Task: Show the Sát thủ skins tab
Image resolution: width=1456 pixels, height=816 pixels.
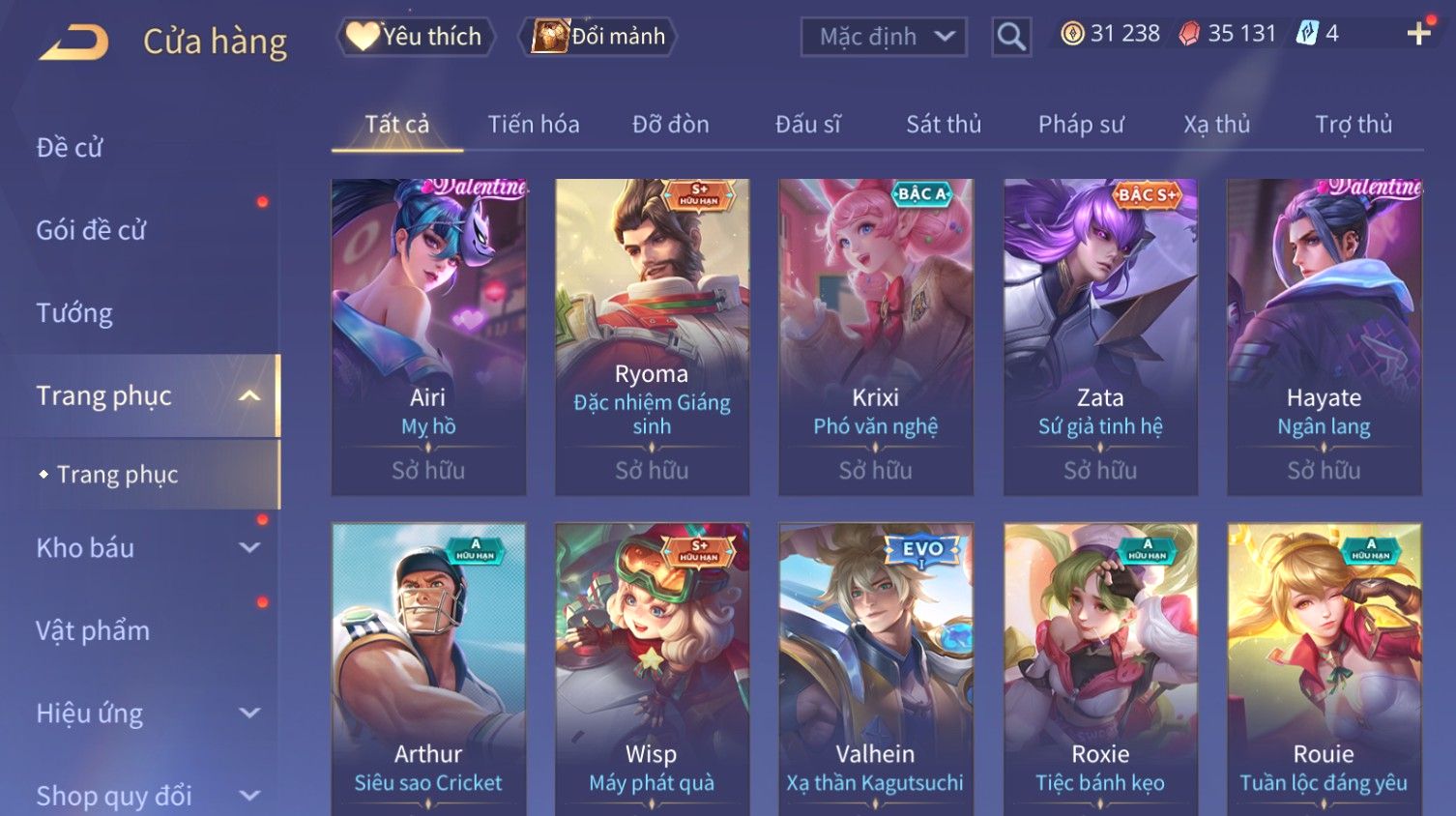Action: (x=943, y=125)
